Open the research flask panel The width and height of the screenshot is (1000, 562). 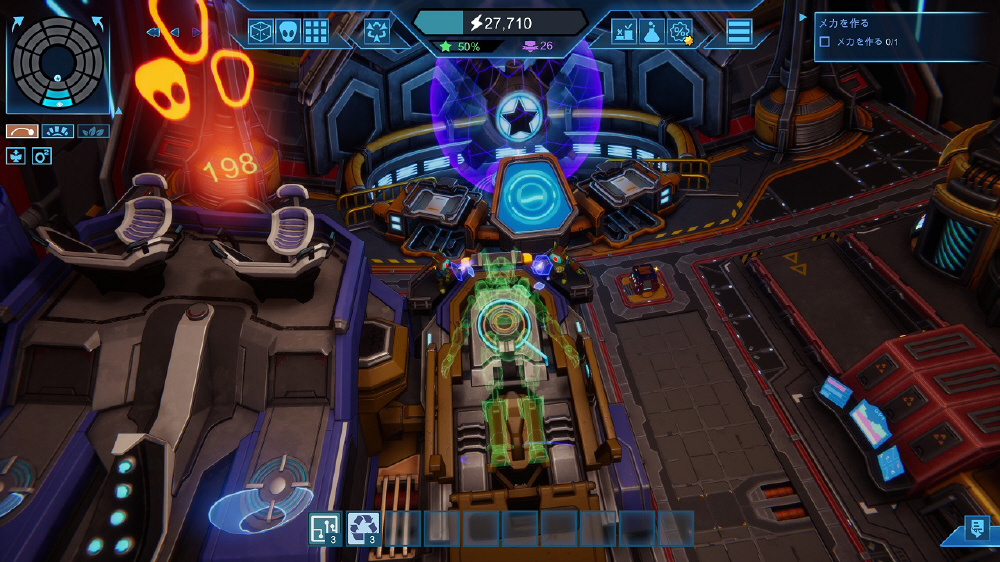[652, 31]
